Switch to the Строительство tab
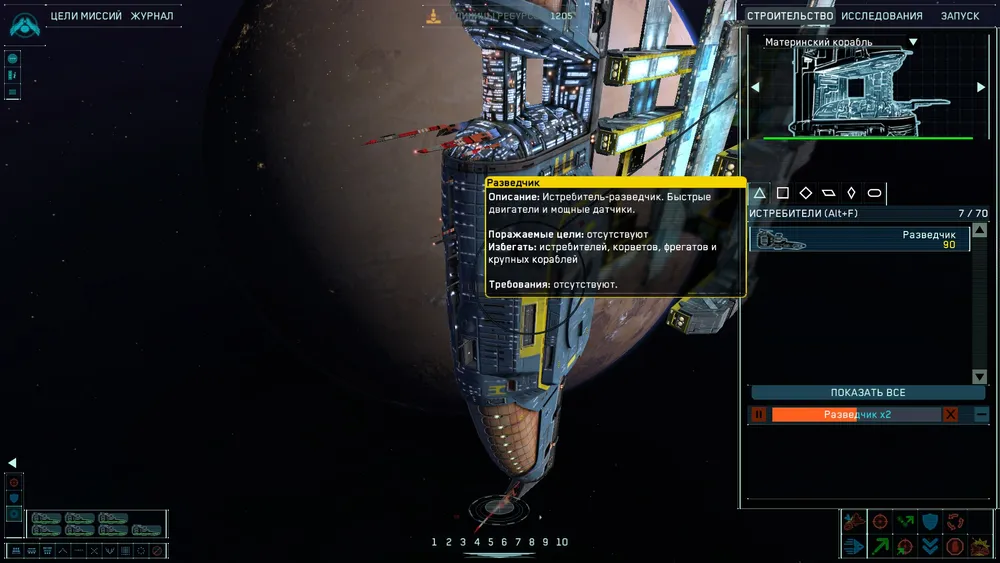 [790, 16]
